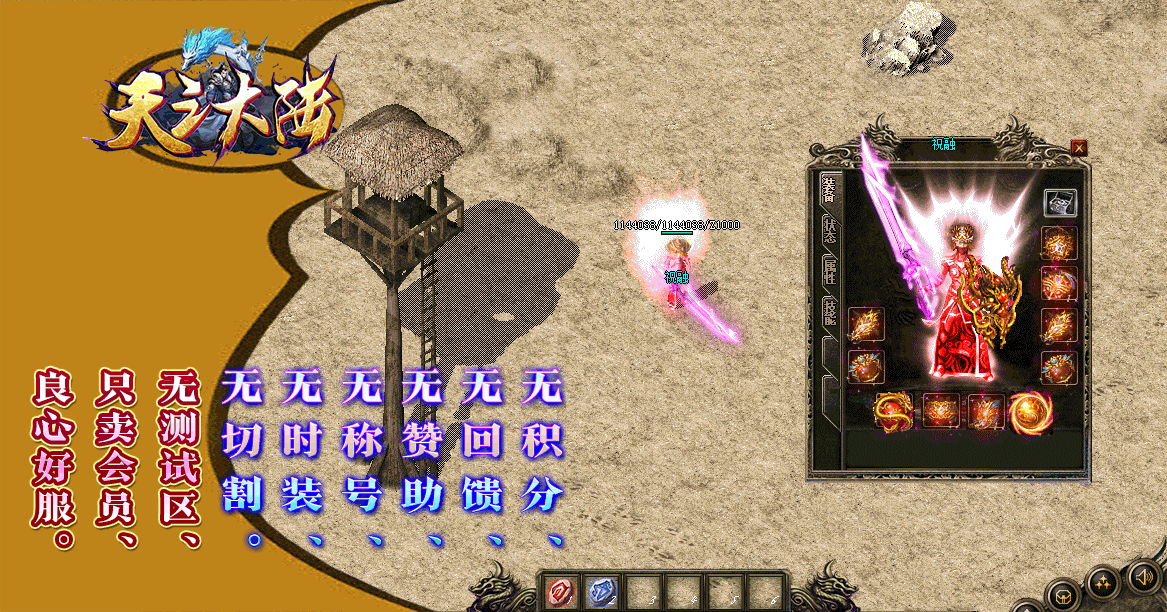Use the blue rune stone in hotbar slot 2
The height and width of the screenshot is (612, 1167).
pos(599,592)
